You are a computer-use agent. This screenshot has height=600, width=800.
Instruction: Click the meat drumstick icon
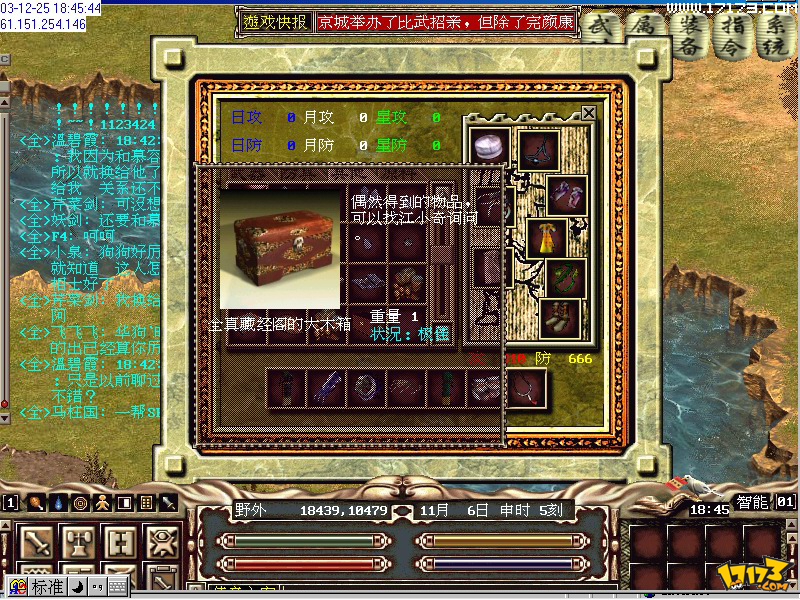click(36, 503)
